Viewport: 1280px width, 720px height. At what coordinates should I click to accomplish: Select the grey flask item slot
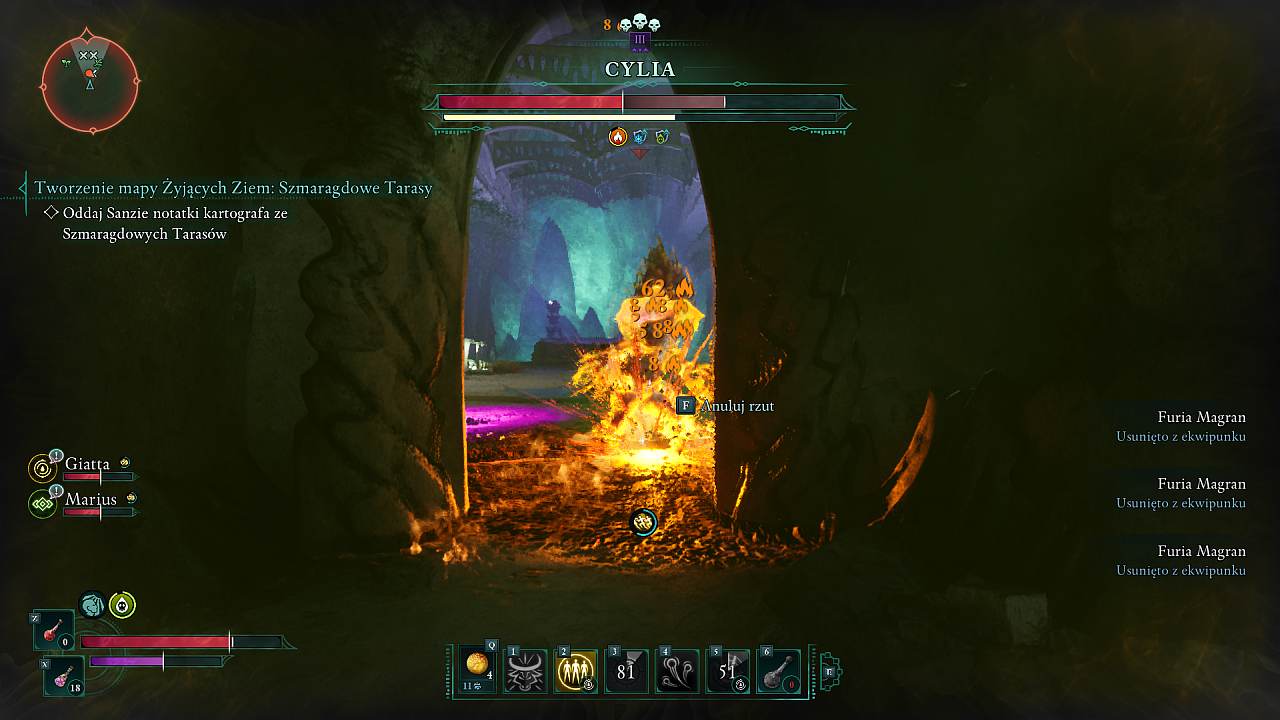pos(778,671)
